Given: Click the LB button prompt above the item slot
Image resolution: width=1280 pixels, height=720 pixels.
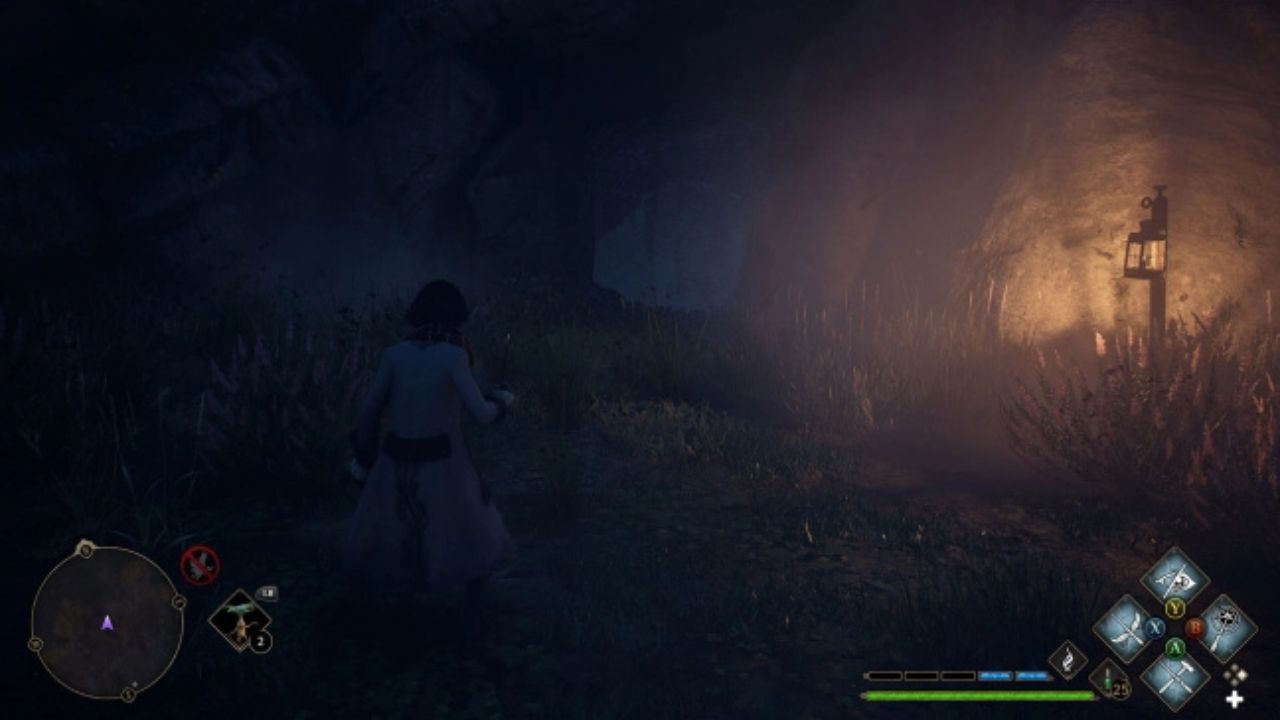Looking at the screenshot, I should pos(269,592).
